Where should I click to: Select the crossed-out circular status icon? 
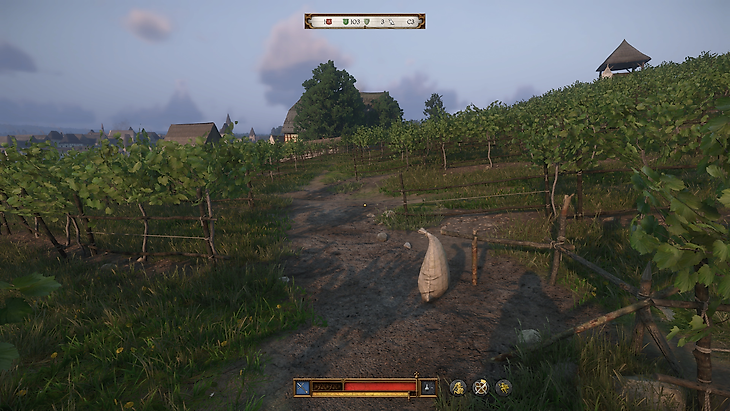click(x=480, y=387)
